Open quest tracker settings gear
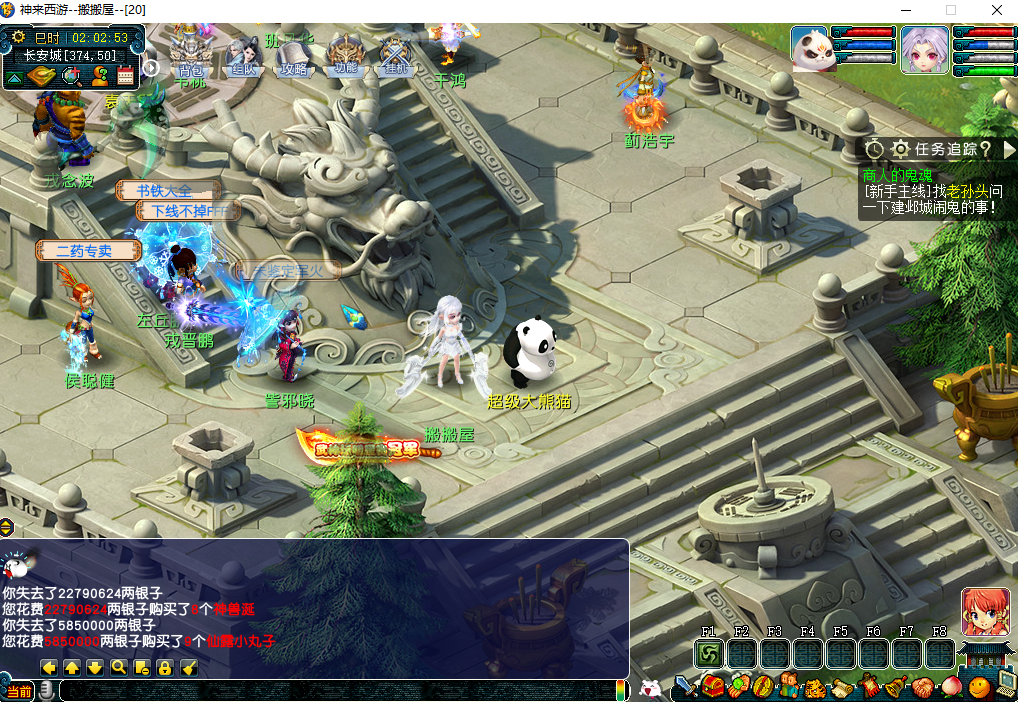Screen dimensions: 1018x702 [x=900, y=149]
